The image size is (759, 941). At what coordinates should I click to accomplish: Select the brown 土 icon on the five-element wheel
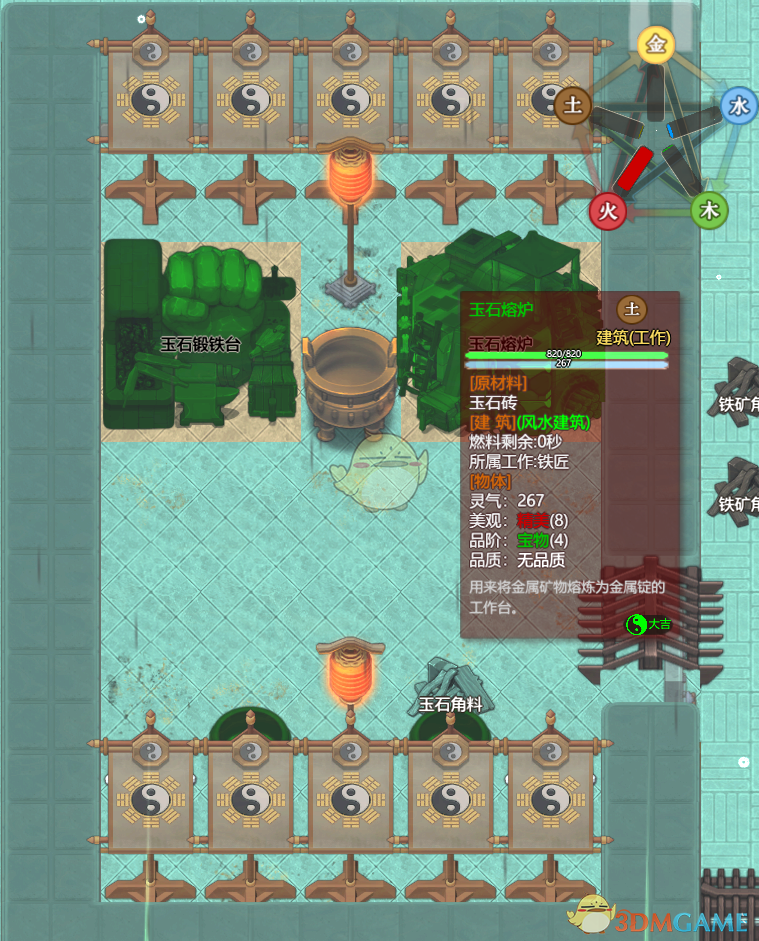click(x=573, y=105)
